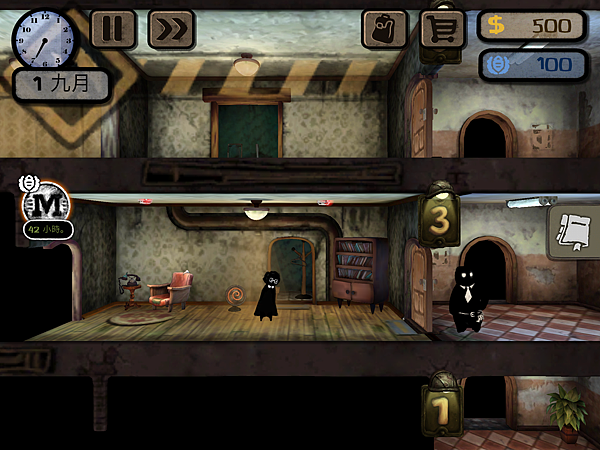Open the shopping cart store

[443, 29]
